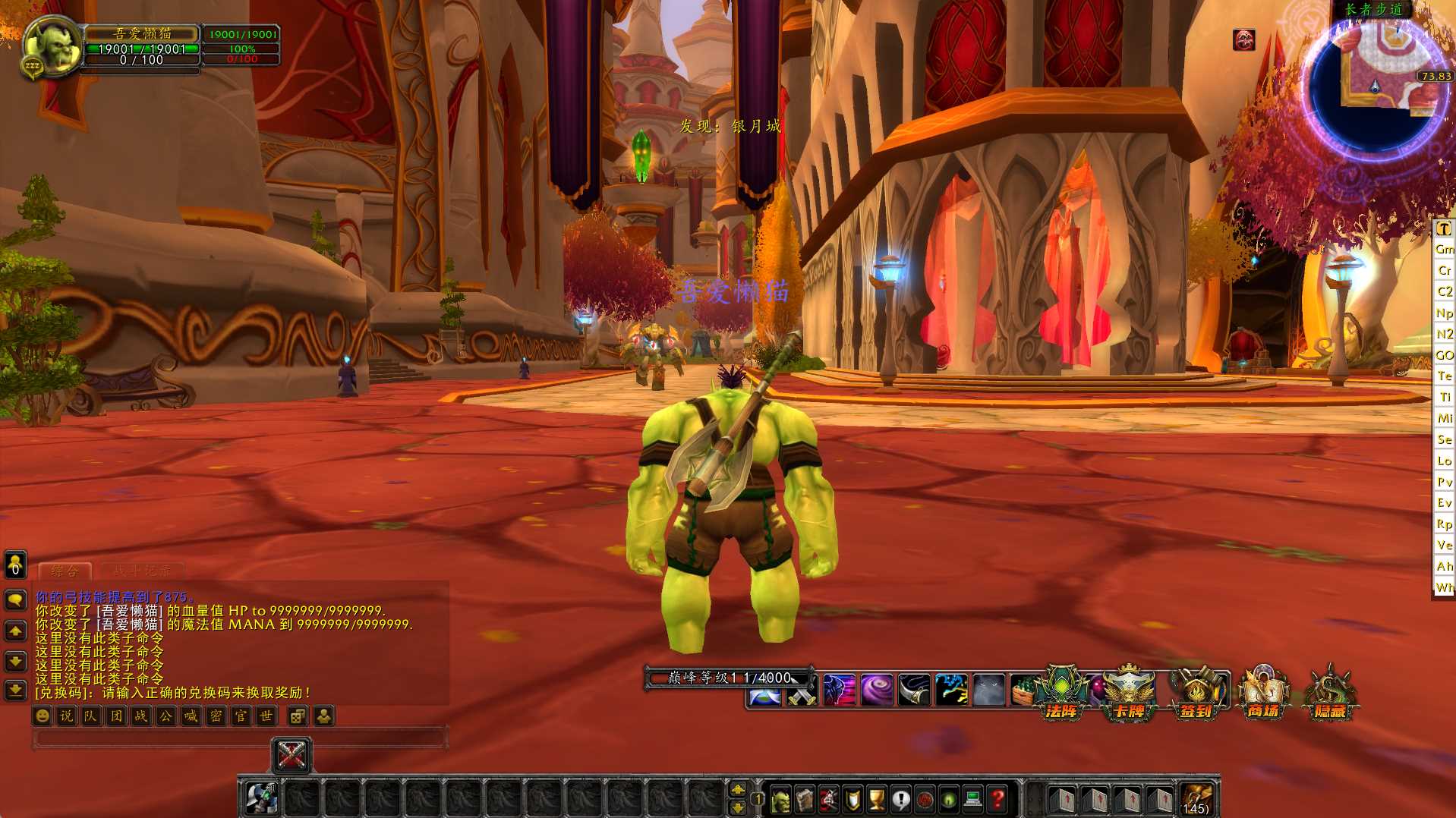This screenshot has width=1456, height=818.
Task: Open the character info micro button
Action: click(x=780, y=798)
